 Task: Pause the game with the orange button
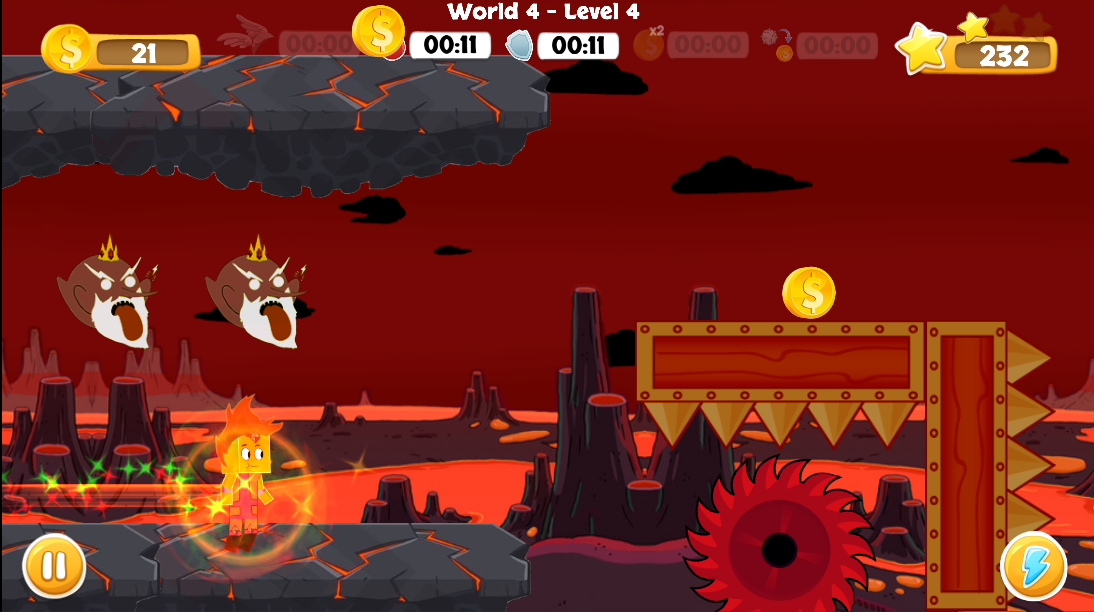pos(54,565)
